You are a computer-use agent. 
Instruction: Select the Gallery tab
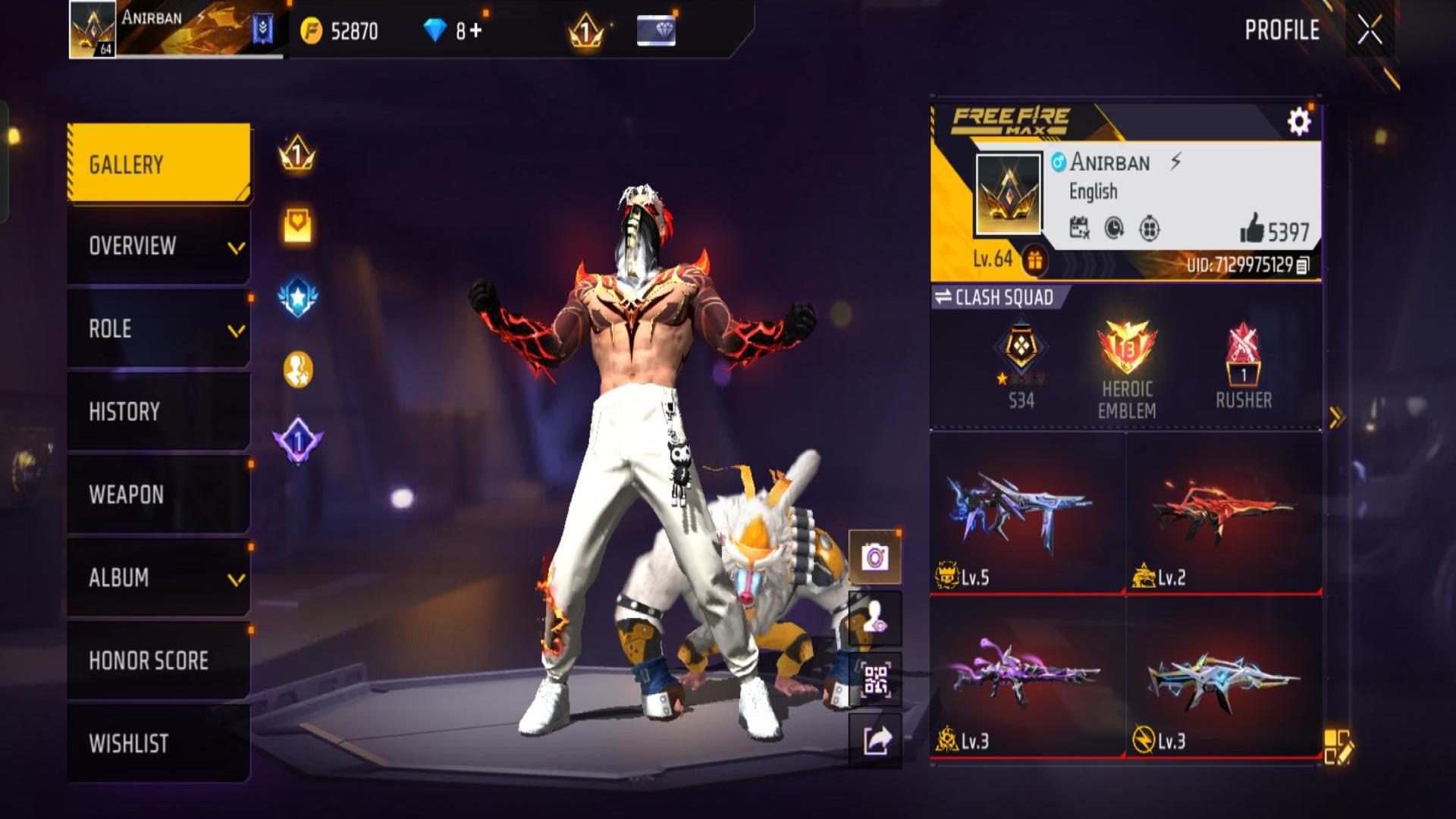tap(159, 164)
